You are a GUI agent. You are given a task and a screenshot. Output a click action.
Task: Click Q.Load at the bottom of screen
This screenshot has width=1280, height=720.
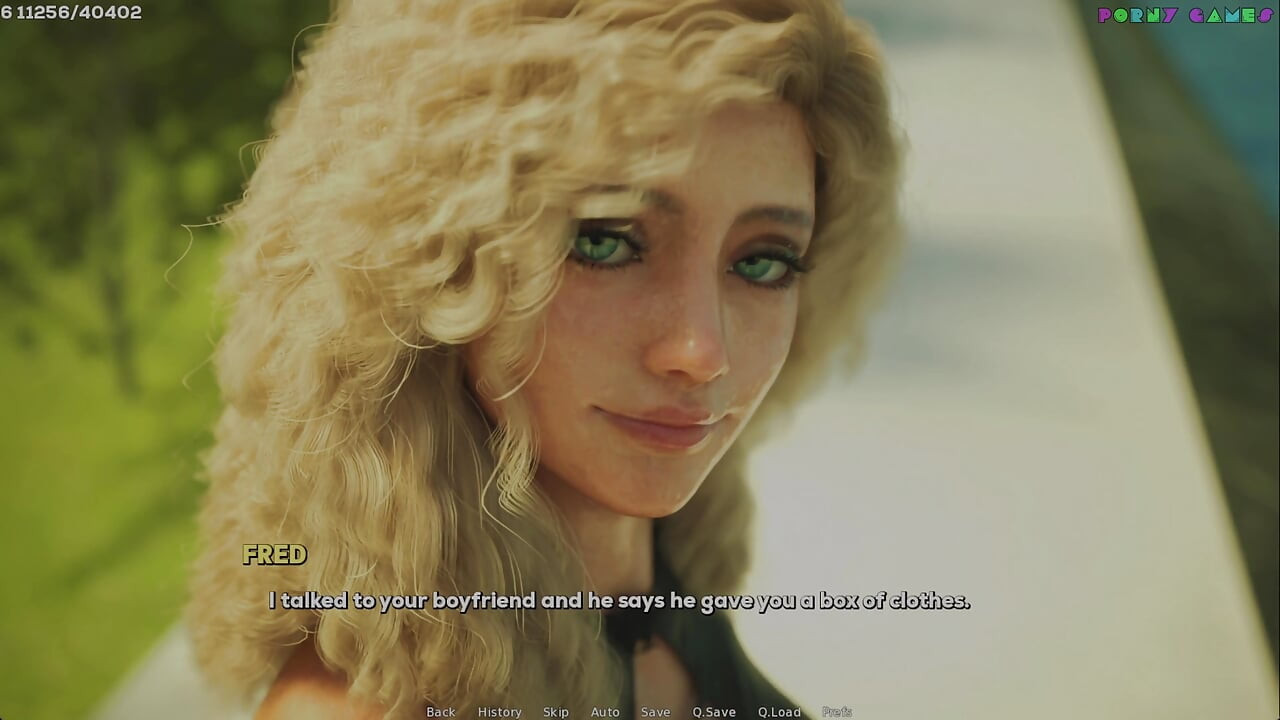pyautogui.click(x=778, y=712)
